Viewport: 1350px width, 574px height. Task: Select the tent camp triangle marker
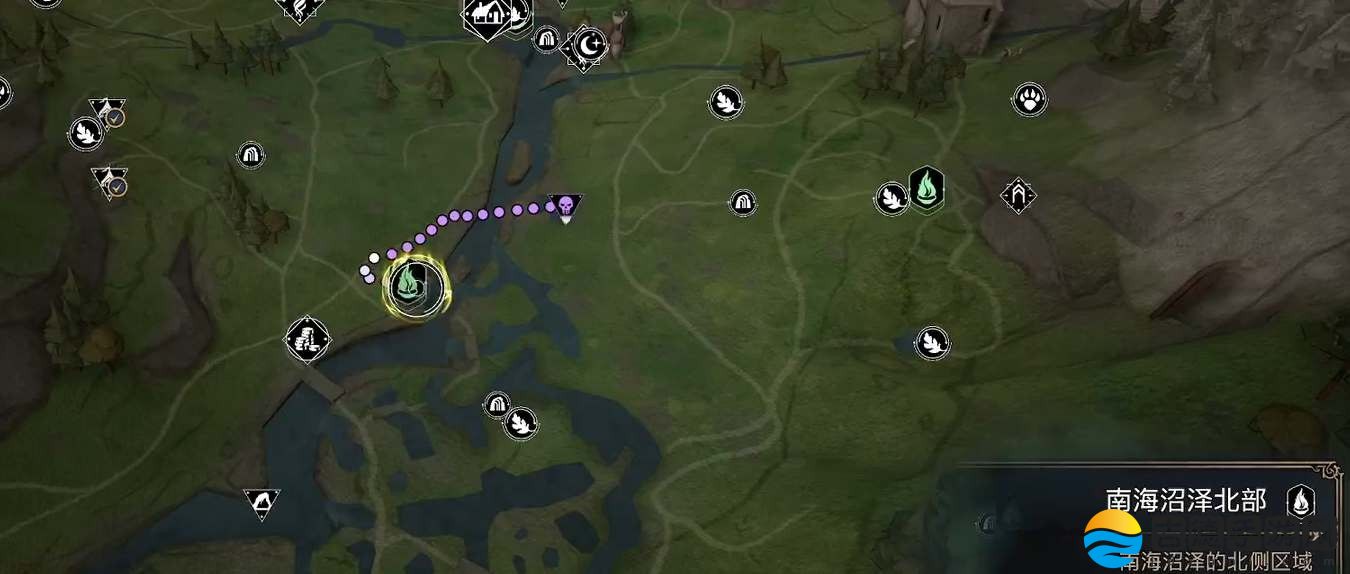point(262,502)
